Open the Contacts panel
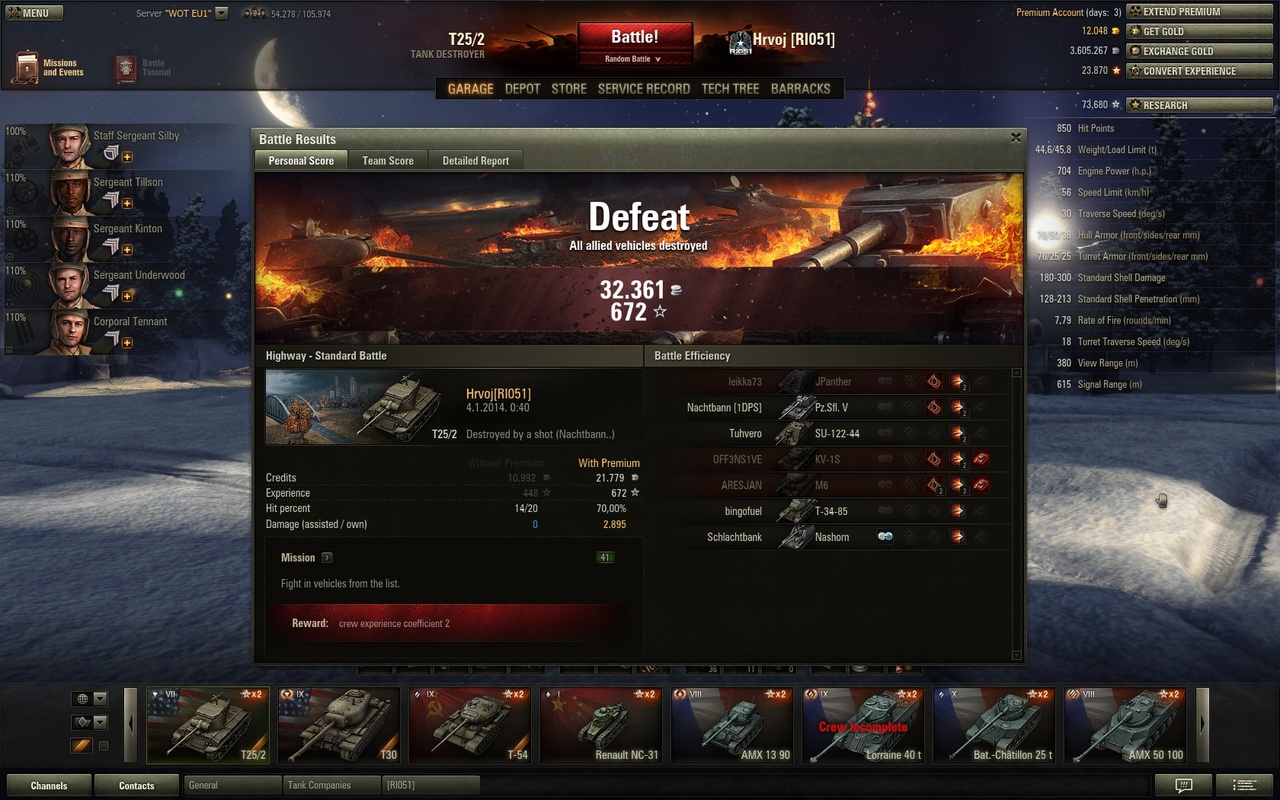Image resolution: width=1280 pixels, height=800 pixels. pos(136,785)
